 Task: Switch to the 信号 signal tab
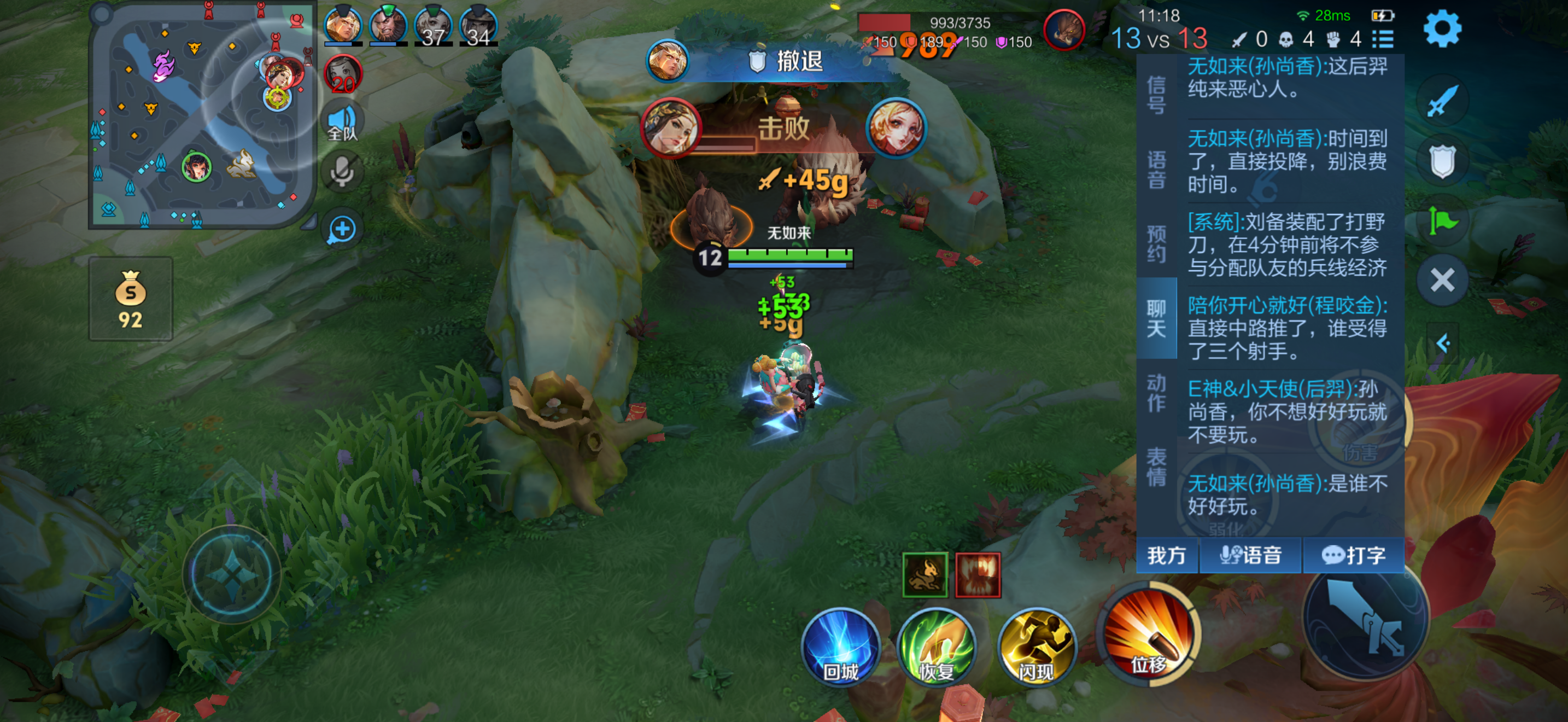coord(1156,95)
